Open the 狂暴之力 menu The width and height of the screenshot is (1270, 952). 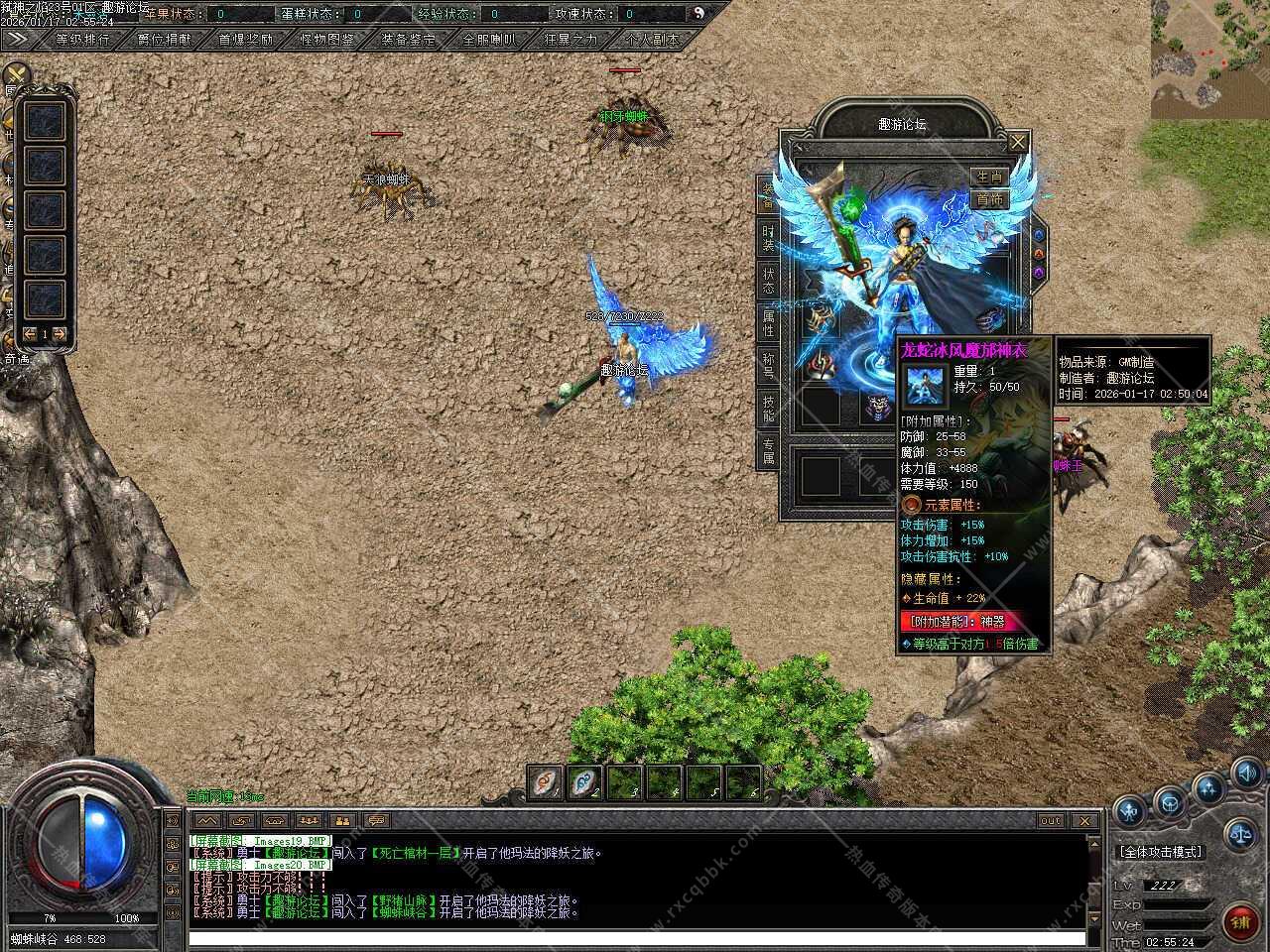(571, 40)
